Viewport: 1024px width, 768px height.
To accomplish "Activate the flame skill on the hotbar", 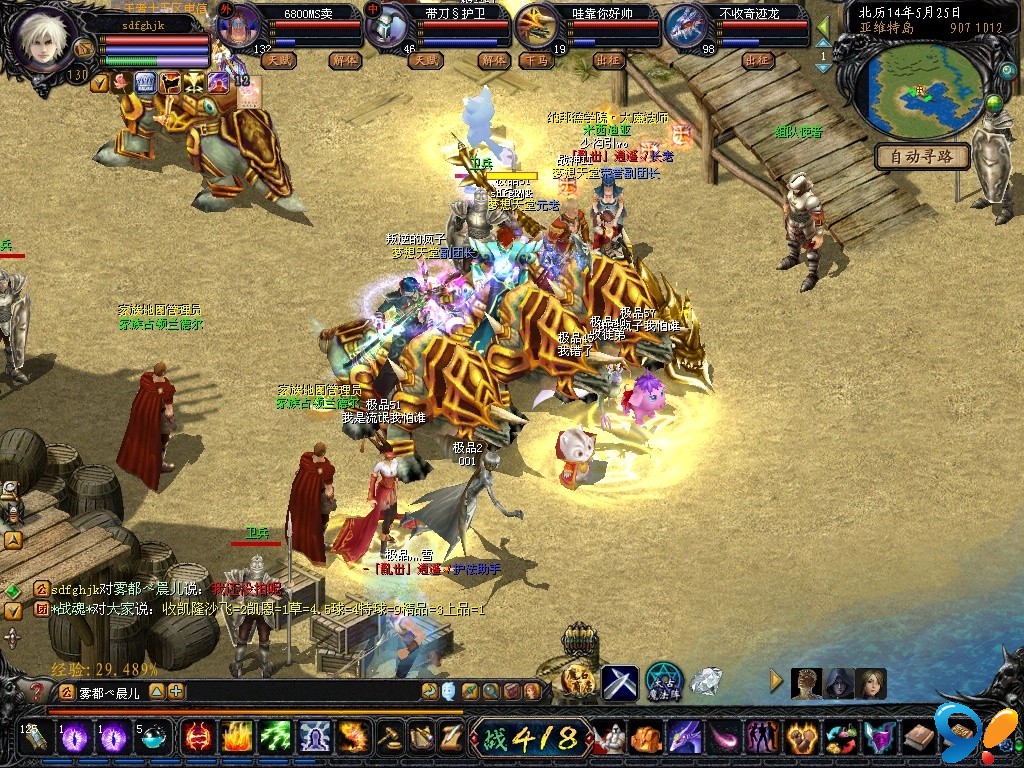I will click(x=235, y=738).
